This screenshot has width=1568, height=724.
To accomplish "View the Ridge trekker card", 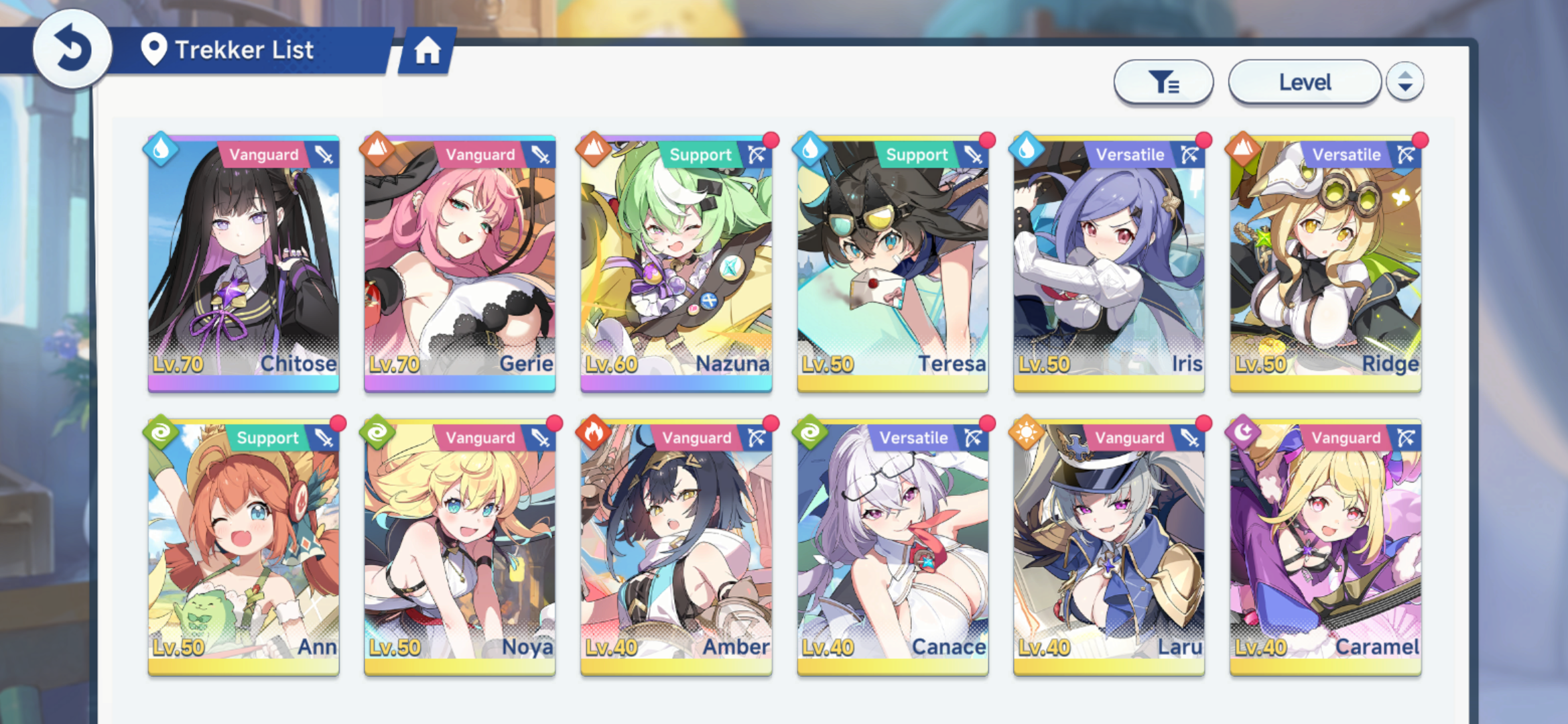I will pos(1325,263).
